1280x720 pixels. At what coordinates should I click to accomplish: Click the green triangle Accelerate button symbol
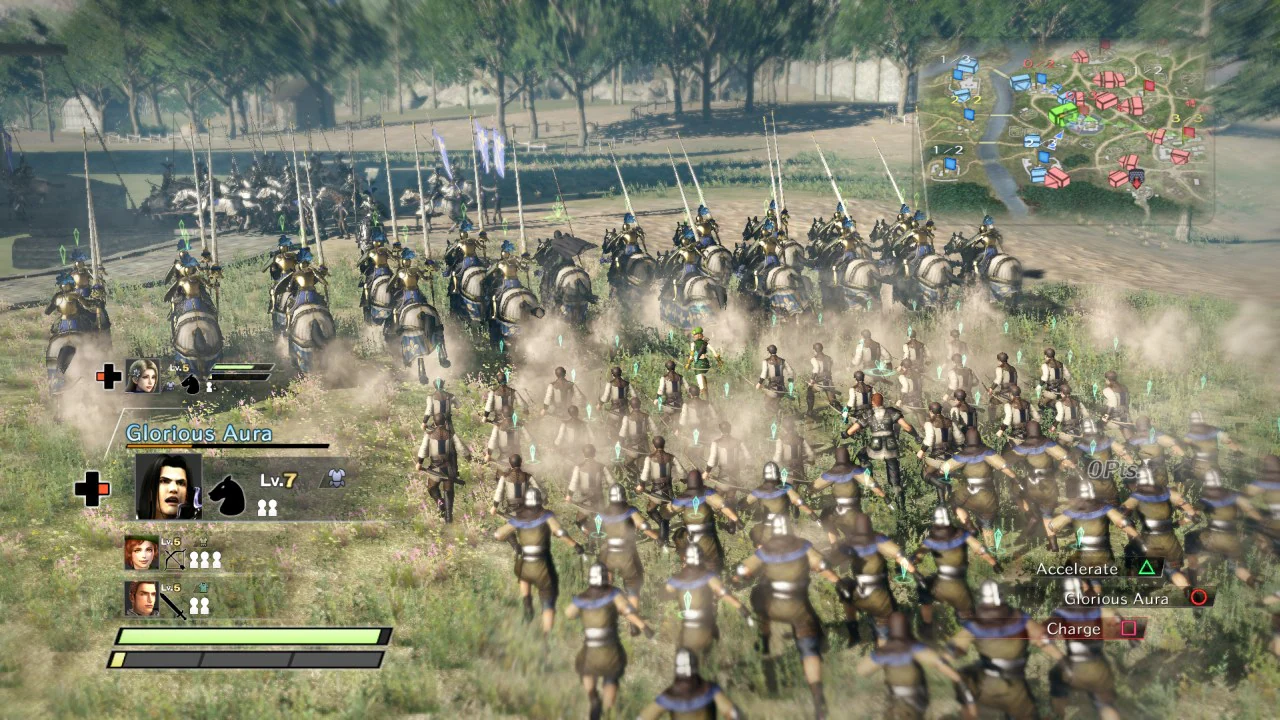pyautogui.click(x=1146, y=568)
